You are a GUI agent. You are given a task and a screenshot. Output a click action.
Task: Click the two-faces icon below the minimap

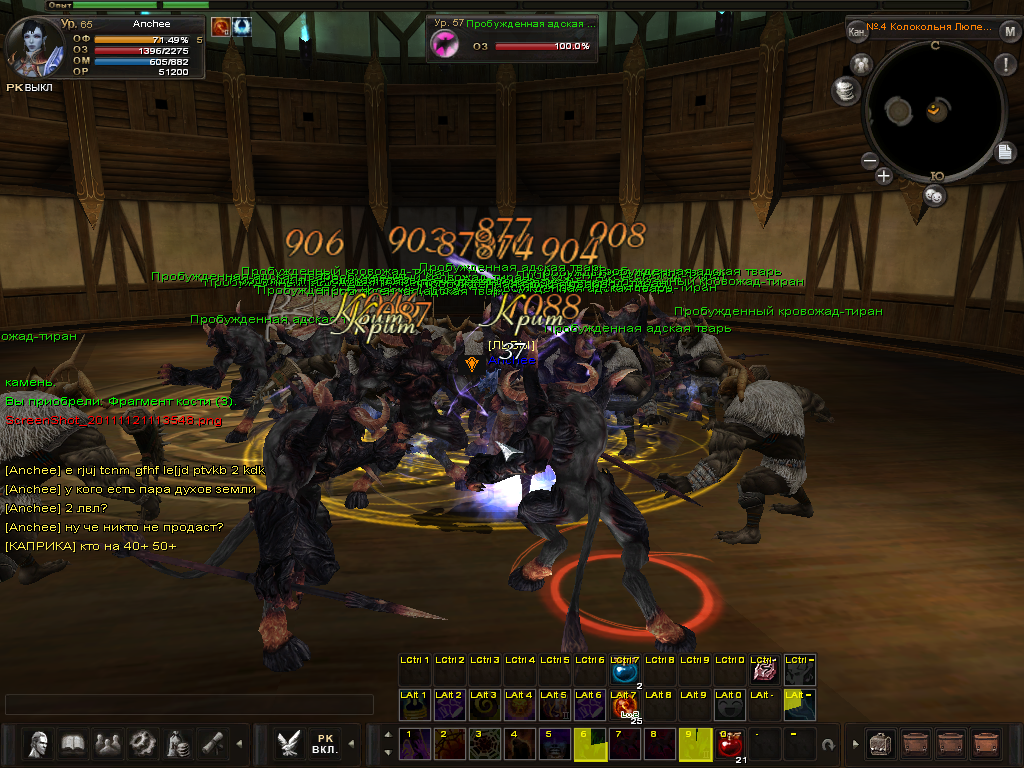tap(934, 196)
